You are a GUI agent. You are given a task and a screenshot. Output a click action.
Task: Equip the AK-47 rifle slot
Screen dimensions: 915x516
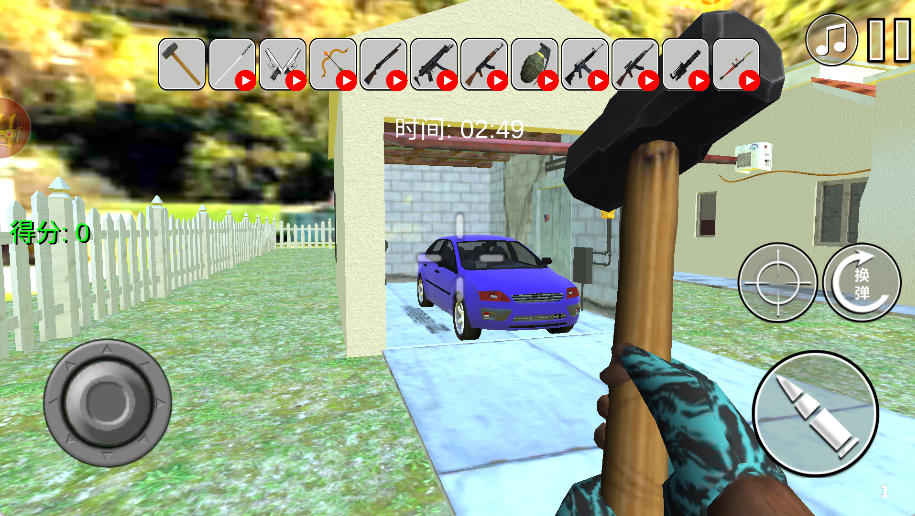484,64
